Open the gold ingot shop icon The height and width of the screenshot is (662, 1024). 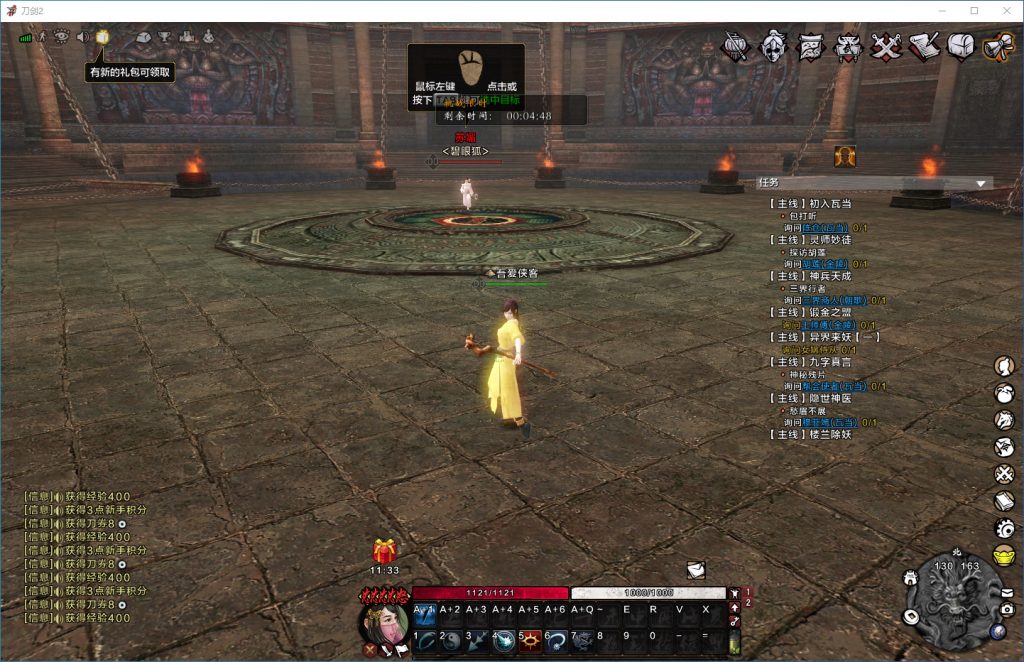(x=1004, y=555)
